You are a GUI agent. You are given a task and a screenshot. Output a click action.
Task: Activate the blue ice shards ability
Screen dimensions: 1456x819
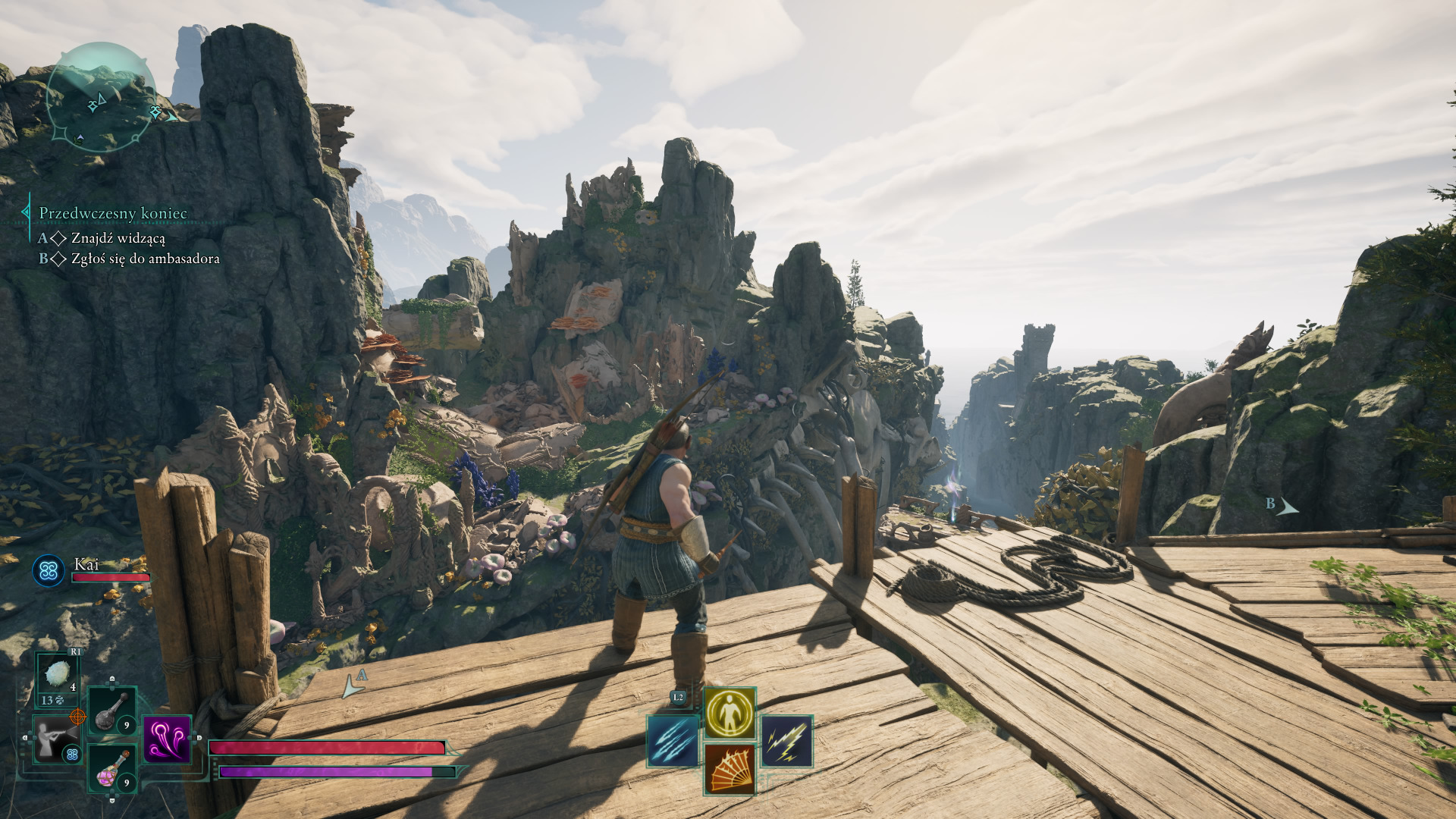click(x=673, y=741)
